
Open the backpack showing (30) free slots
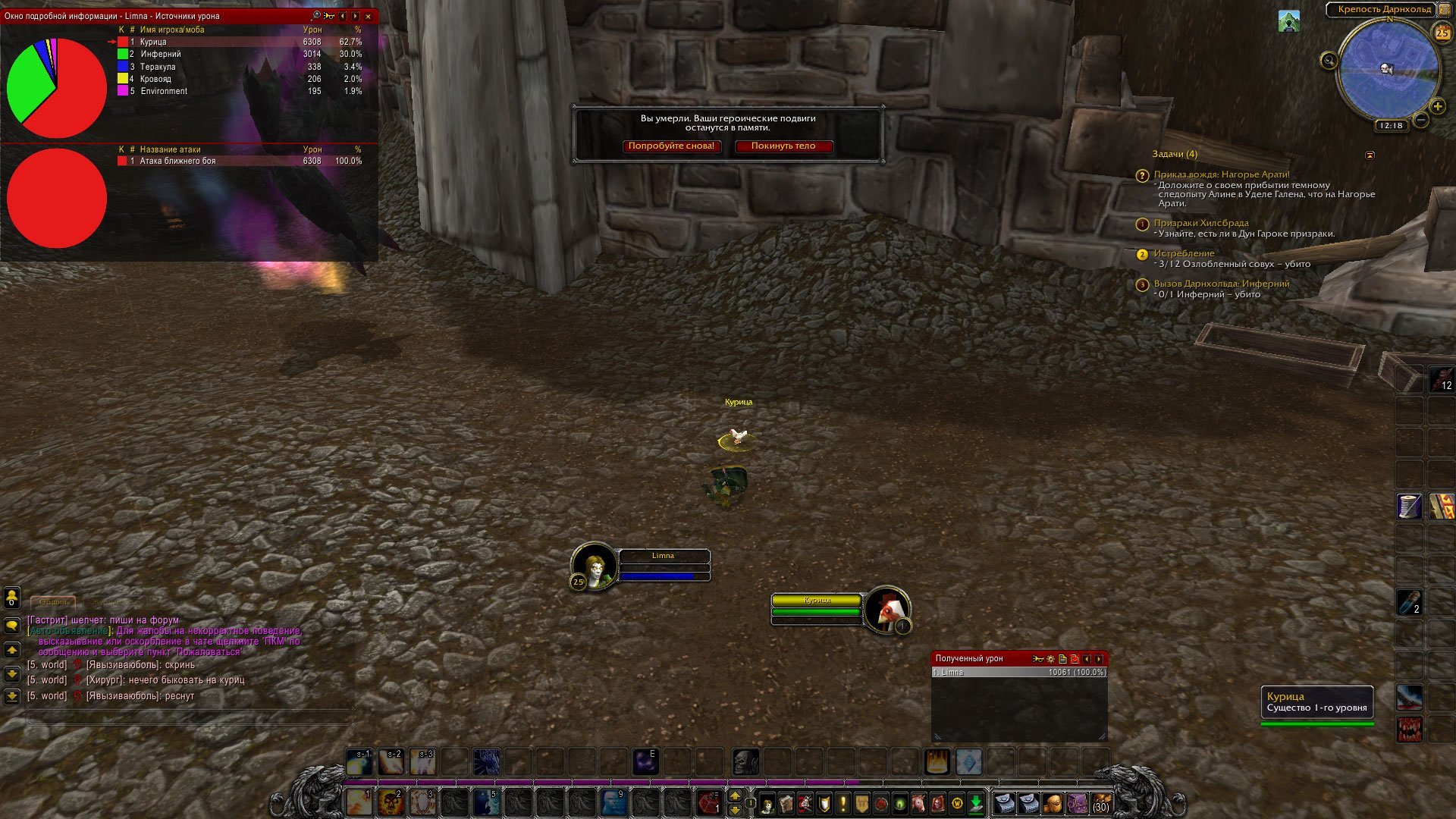tap(1100, 802)
